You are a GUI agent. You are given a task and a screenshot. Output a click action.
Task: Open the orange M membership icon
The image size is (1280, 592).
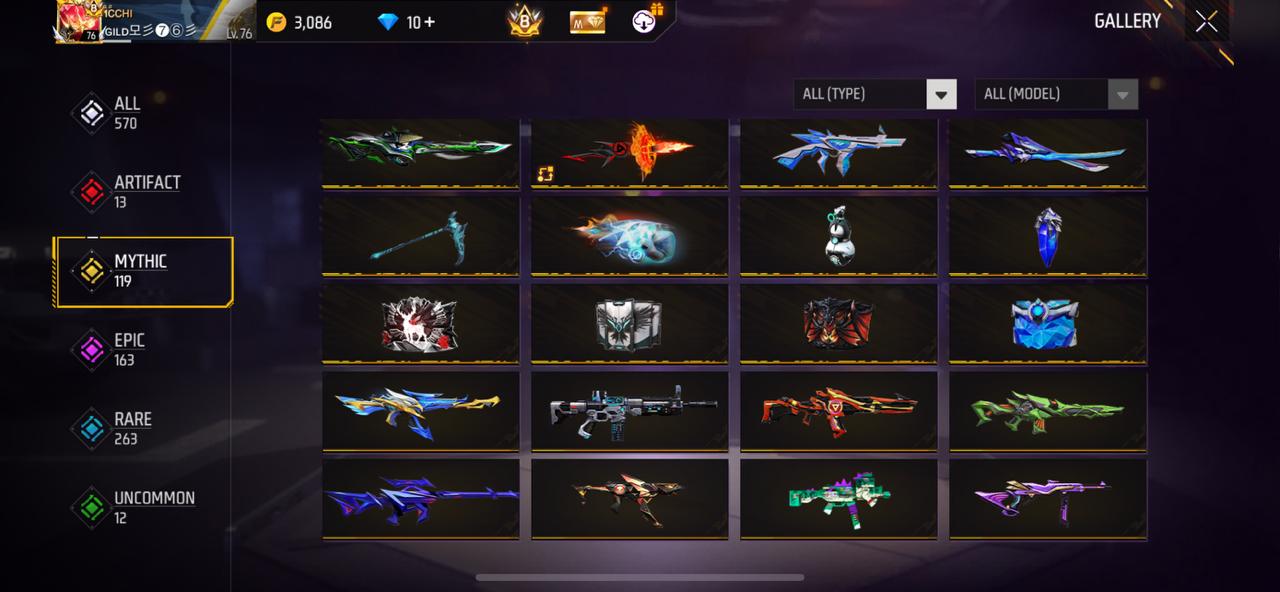click(x=588, y=22)
